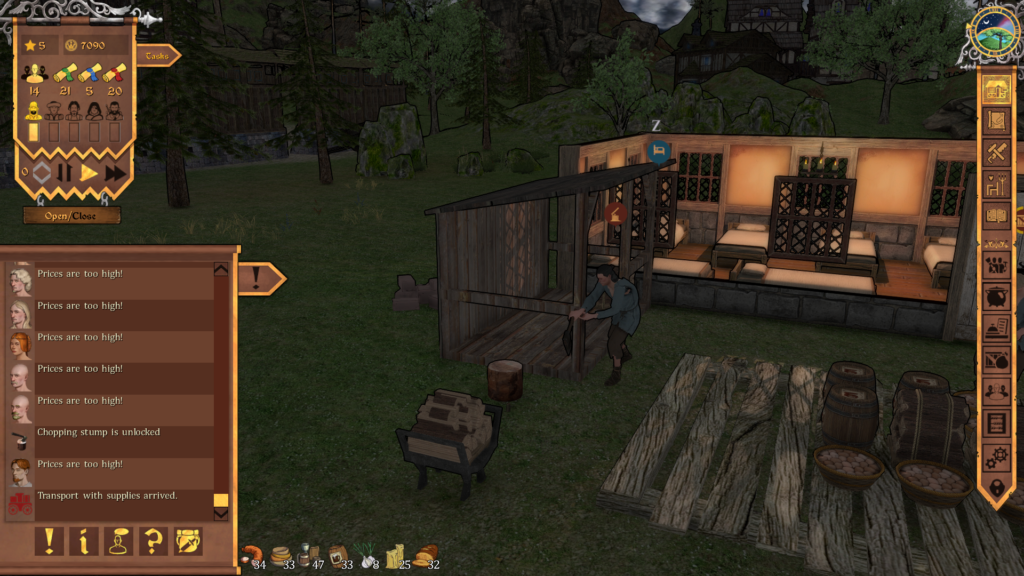Show info messages with the 'i' button
This screenshot has width=1024, height=576.
pos(84,541)
